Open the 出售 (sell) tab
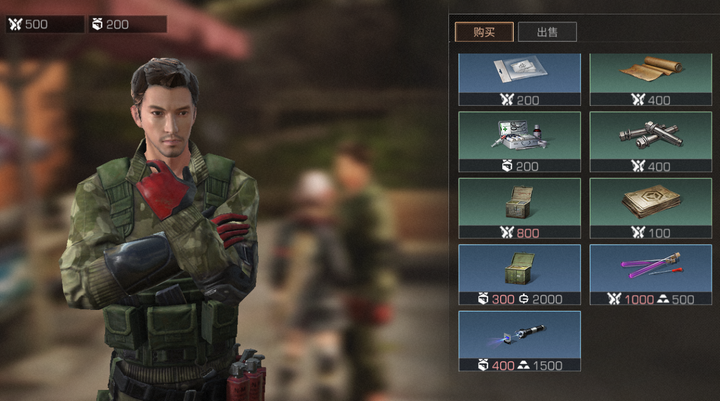This screenshot has width=720, height=401. (547, 32)
